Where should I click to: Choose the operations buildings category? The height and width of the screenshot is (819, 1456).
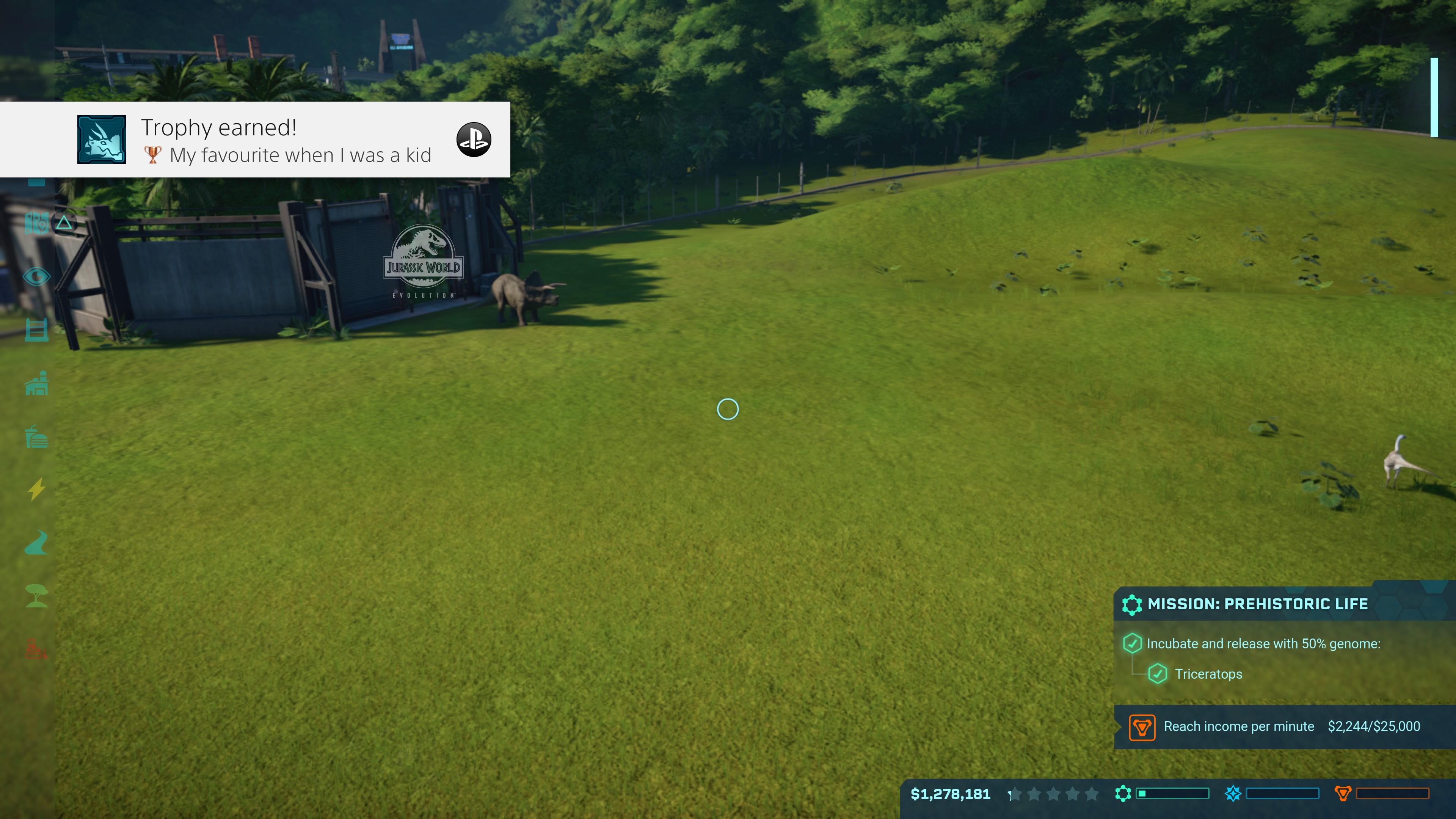click(37, 384)
